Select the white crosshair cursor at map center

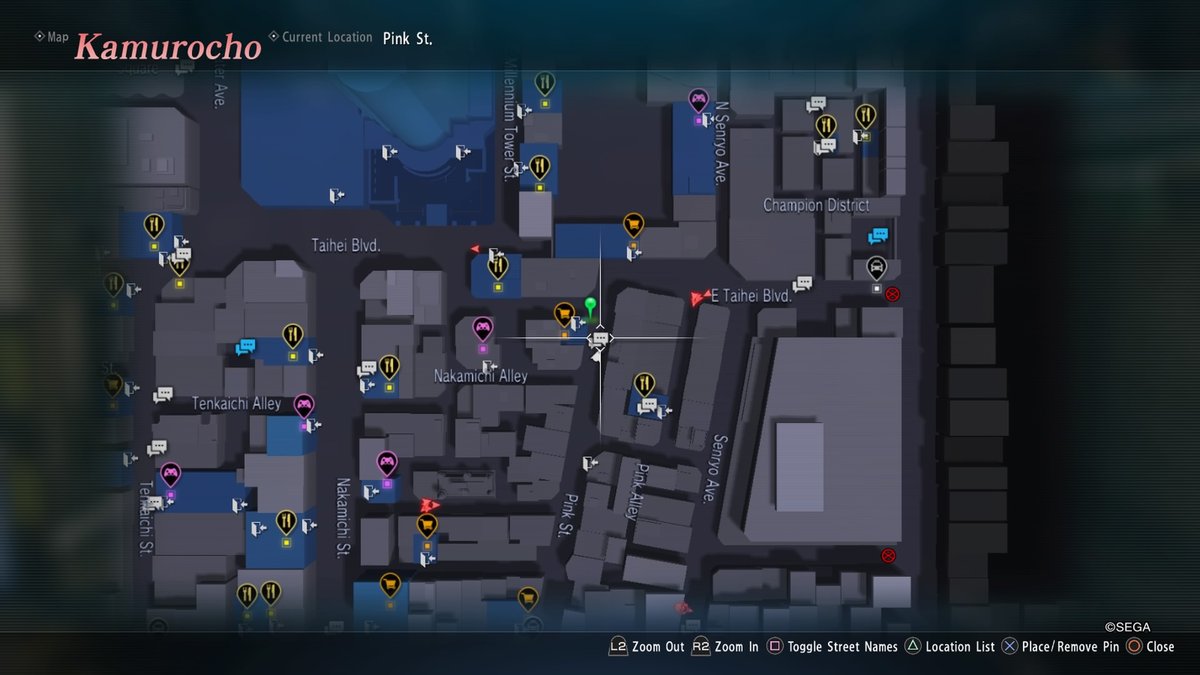click(x=599, y=339)
